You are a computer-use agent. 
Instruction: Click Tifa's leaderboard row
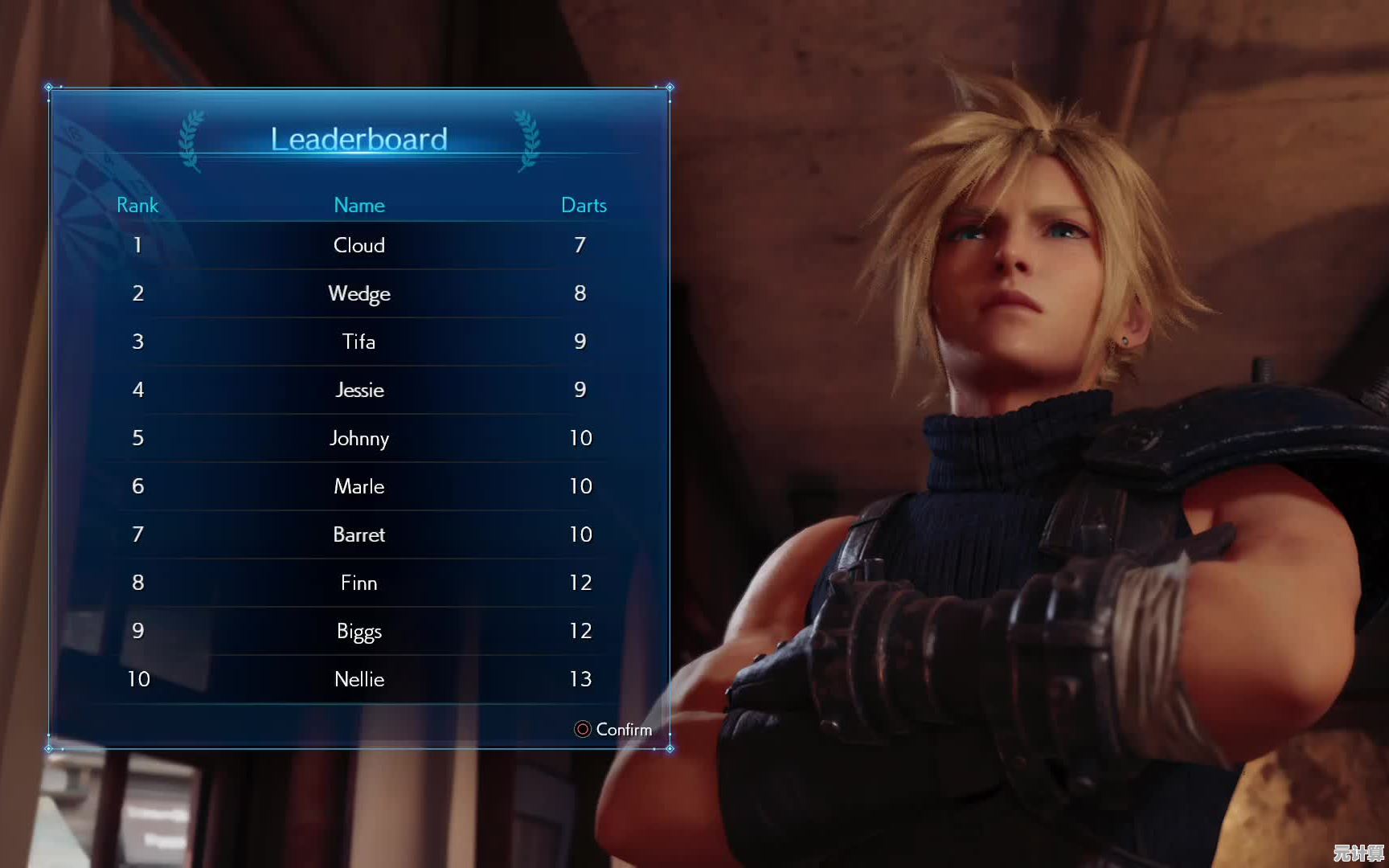(359, 342)
